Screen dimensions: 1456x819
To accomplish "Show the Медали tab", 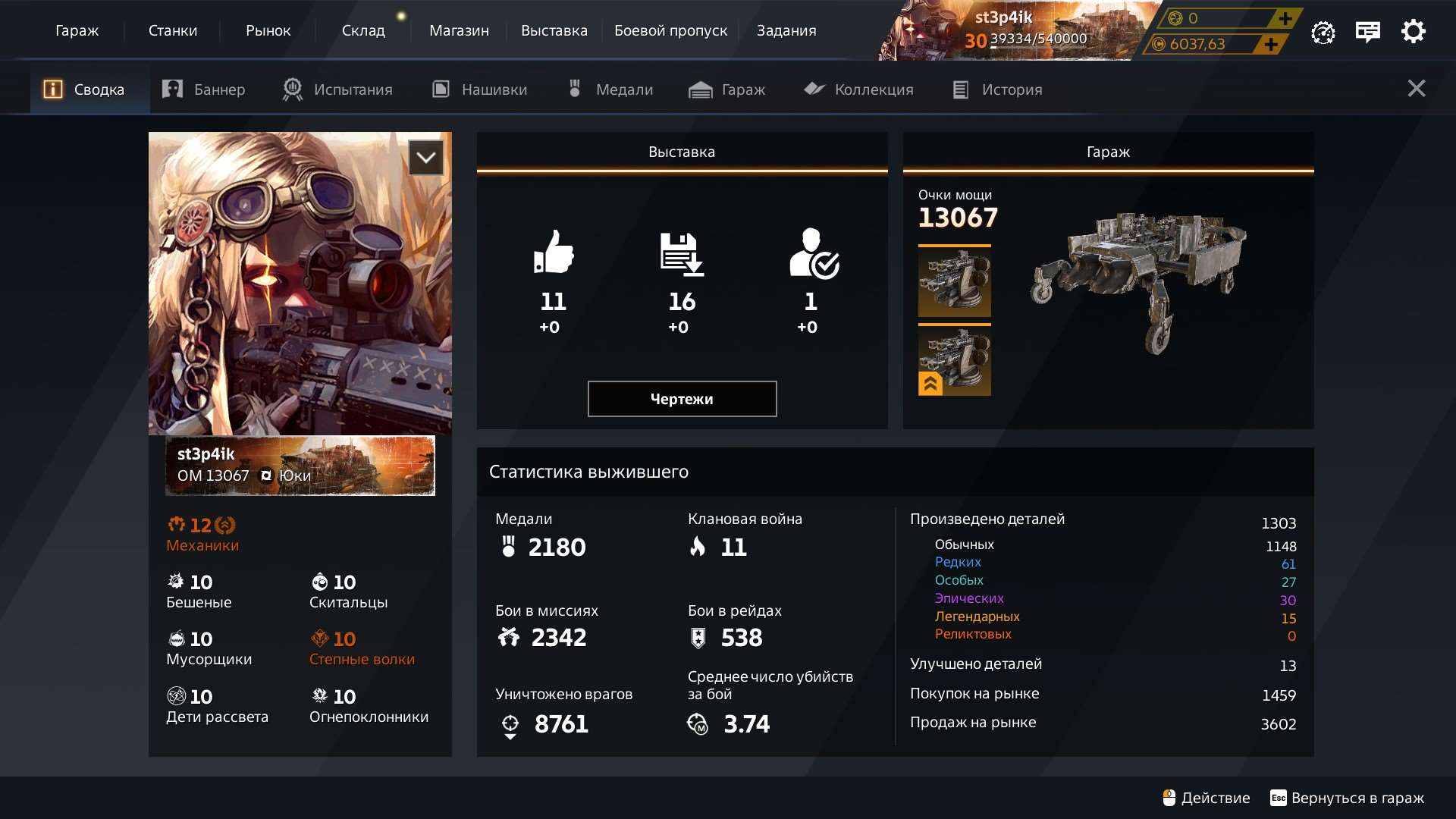I will point(610,89).
